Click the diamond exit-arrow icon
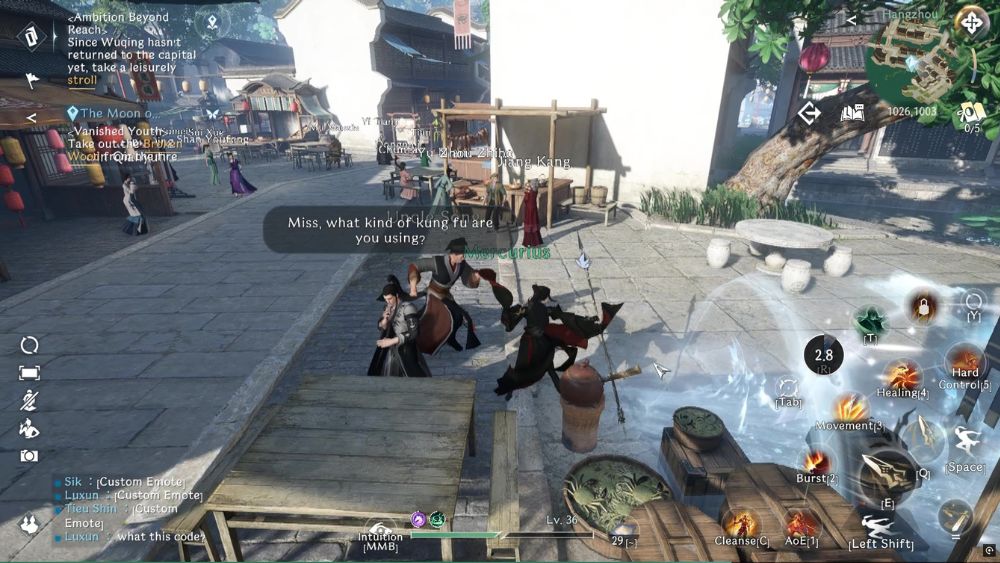Image resolution: width=1000 pixels, height=563 pixels. click(808, 113)
